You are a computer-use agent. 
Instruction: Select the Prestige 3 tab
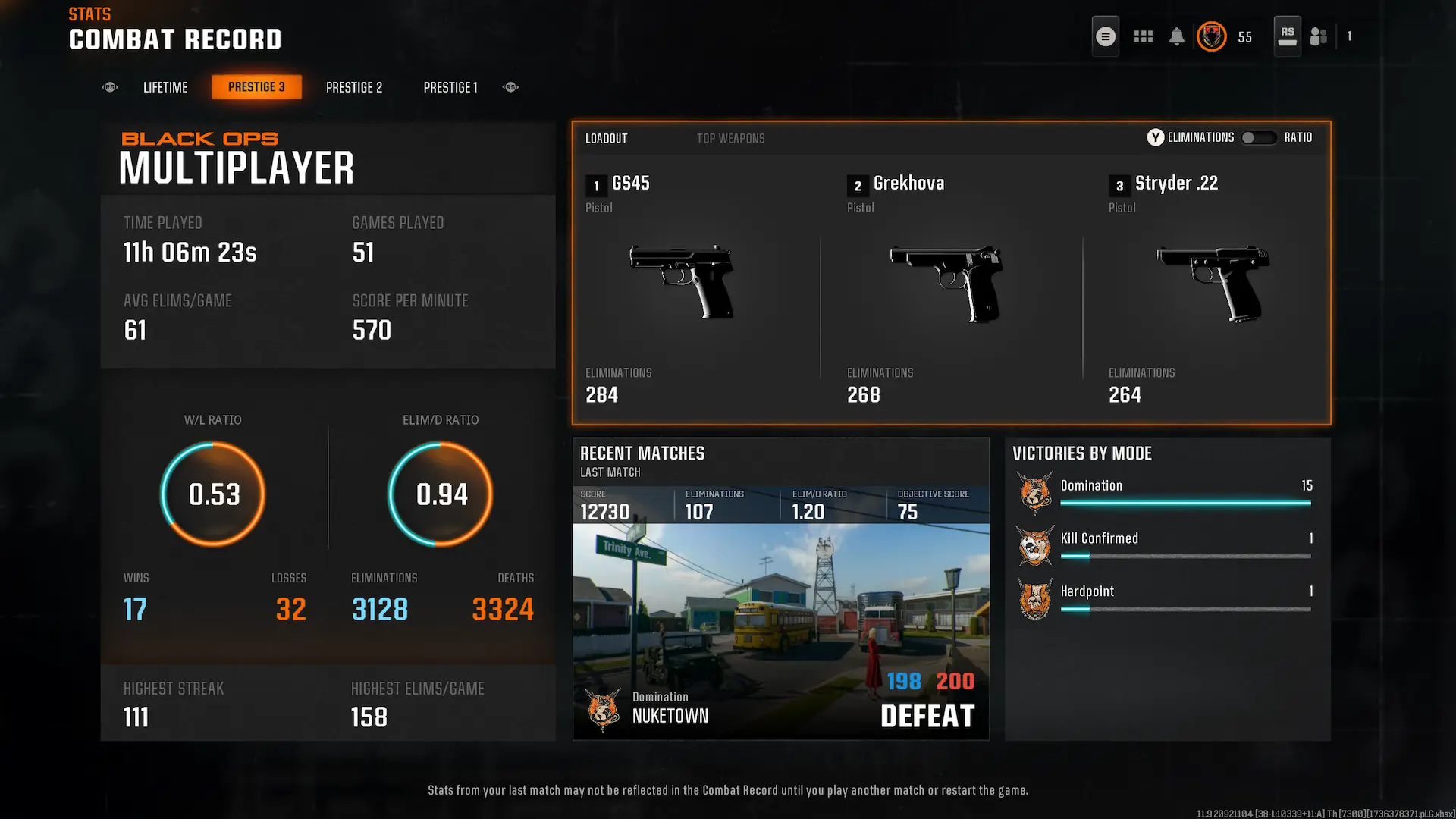click(x=256, y=87)
